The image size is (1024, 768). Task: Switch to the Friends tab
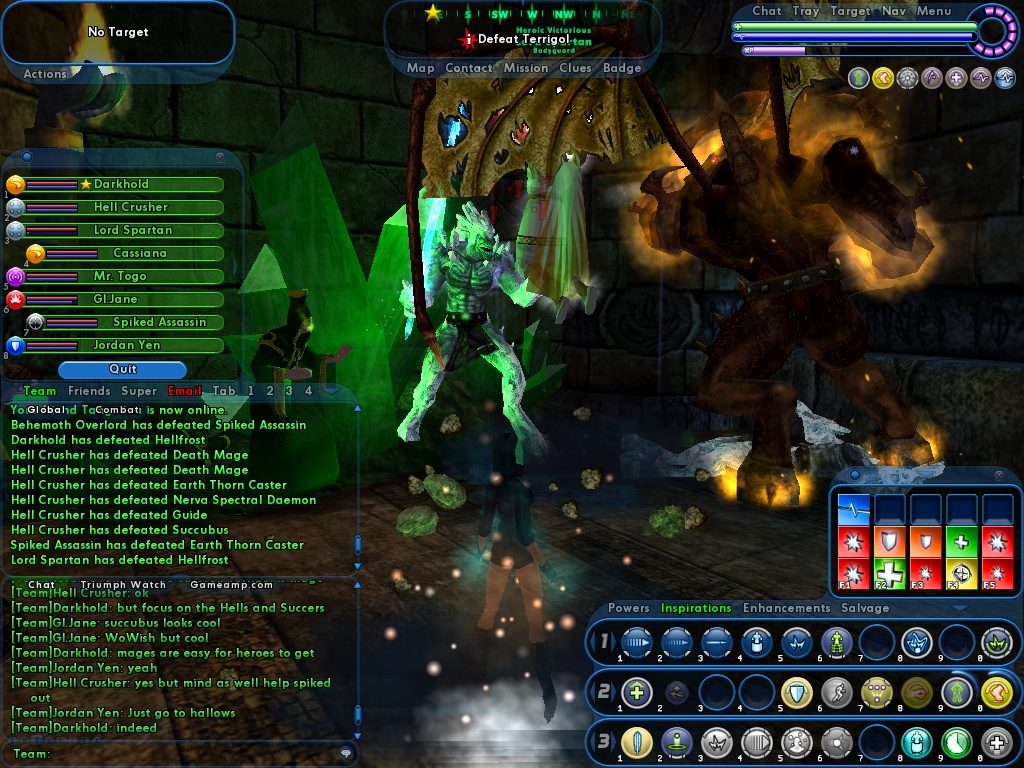89,391
